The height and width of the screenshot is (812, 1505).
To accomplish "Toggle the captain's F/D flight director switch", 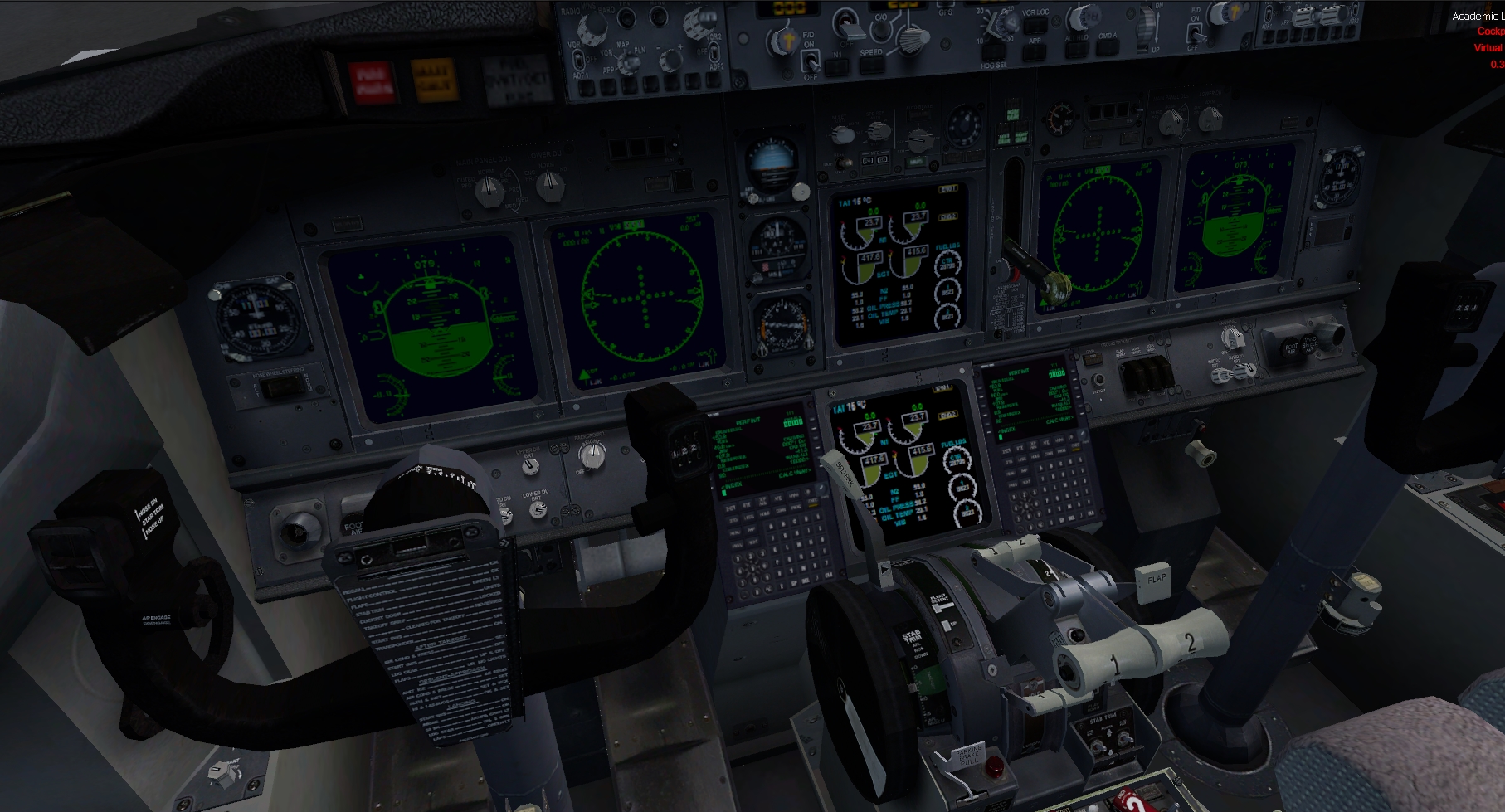I will tap(810, 61).
